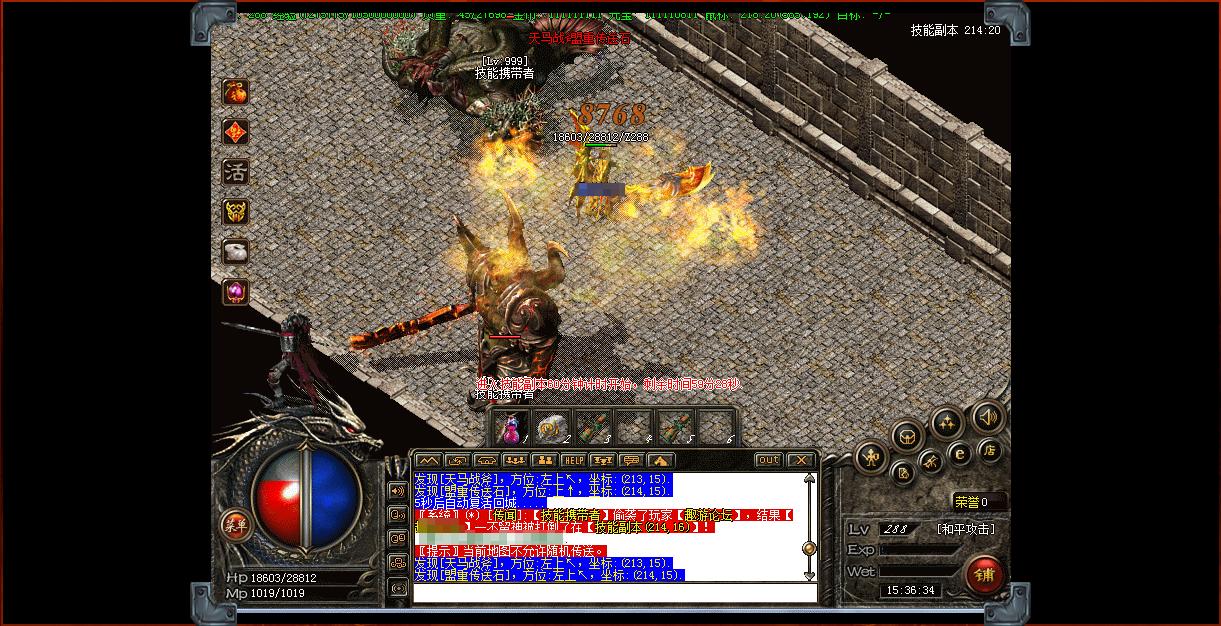Focus the chat text input field

click(x=614, y=592)
